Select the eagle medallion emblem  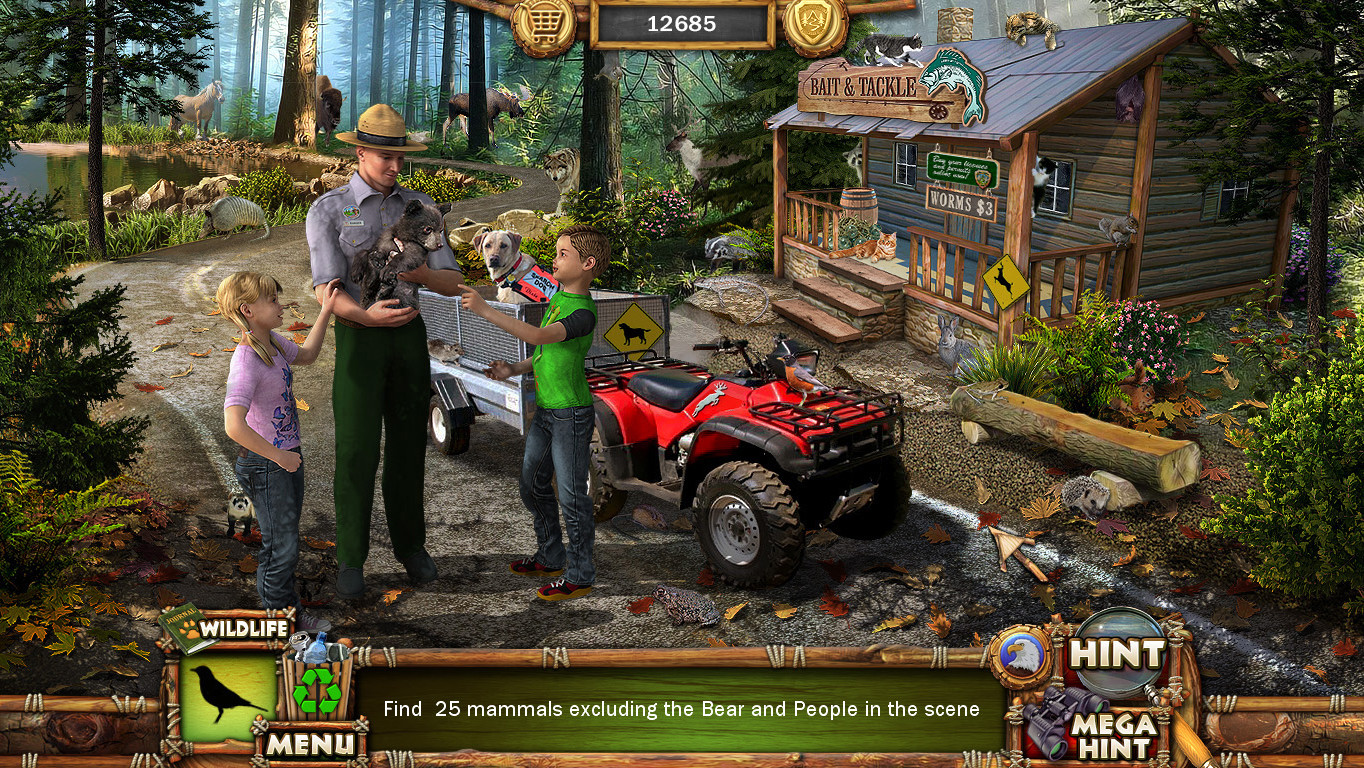click(x=1023, y=654)
